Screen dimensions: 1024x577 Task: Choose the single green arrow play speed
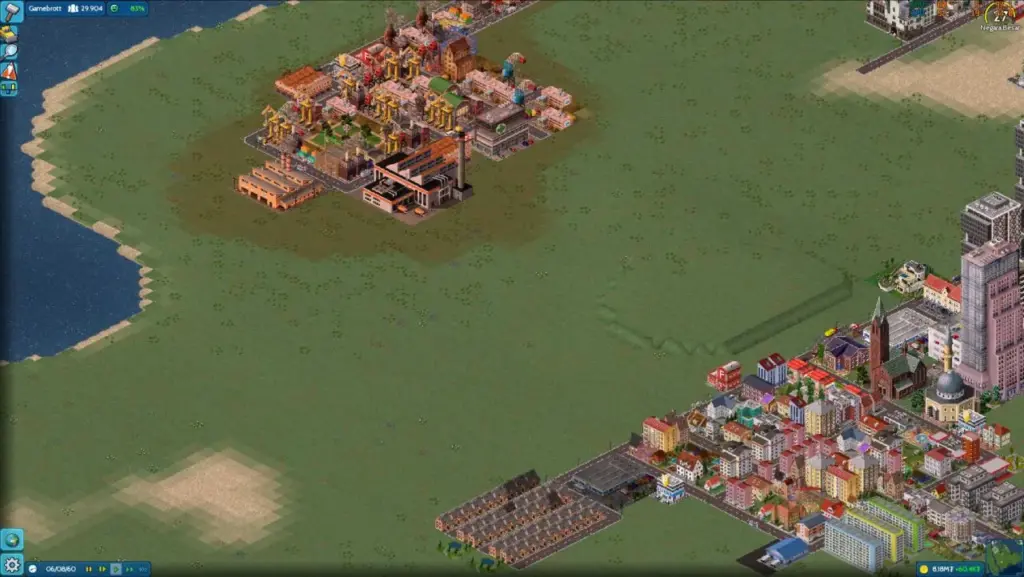[x=114, y=569]
